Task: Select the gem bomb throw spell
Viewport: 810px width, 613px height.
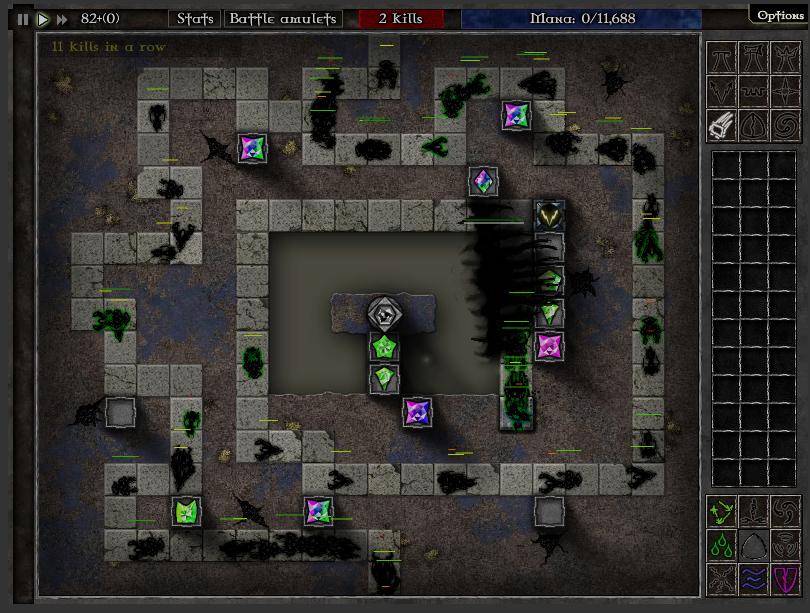Action: tap(723, 125)
